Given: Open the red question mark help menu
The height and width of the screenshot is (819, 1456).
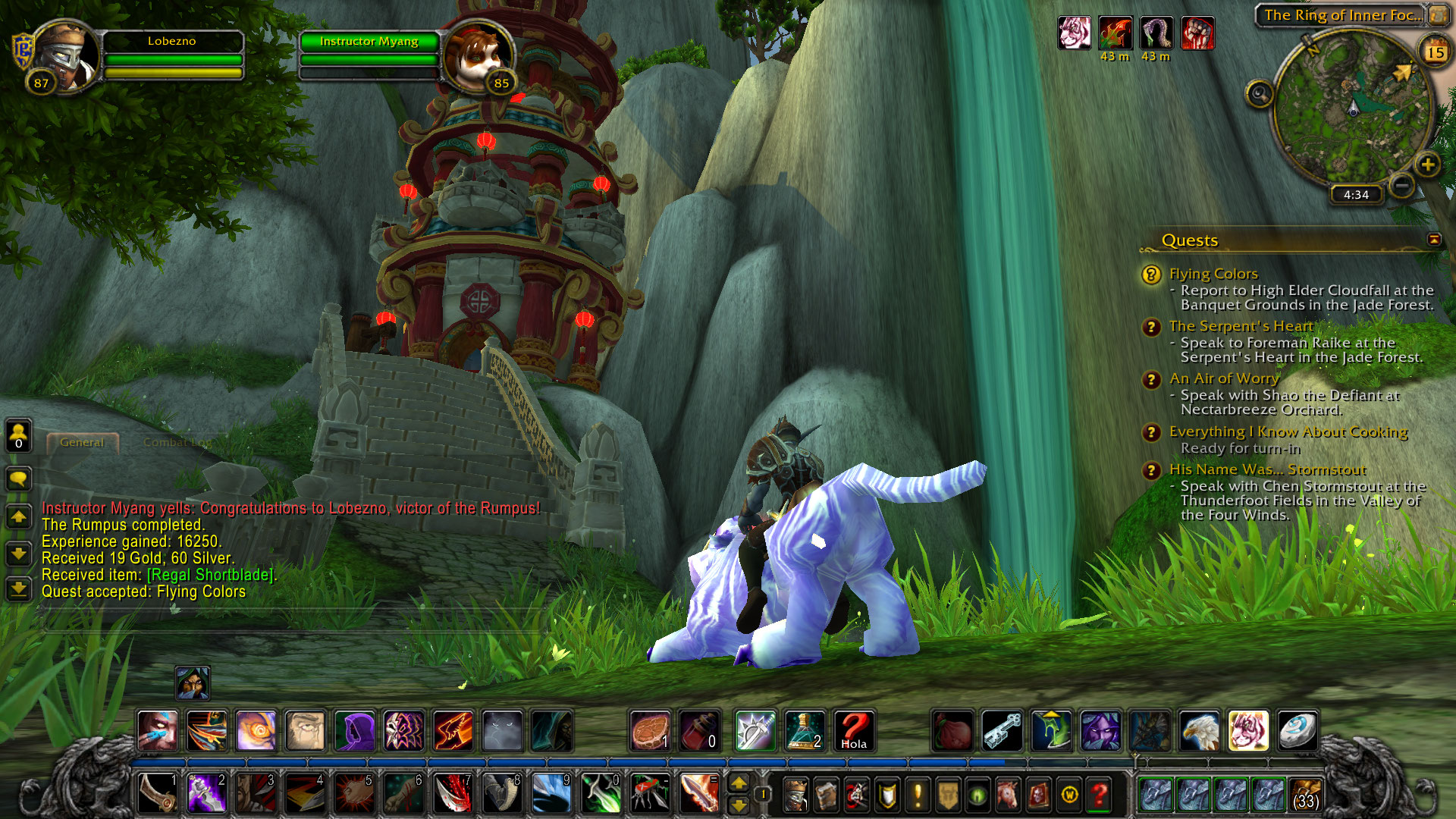Looking at the screenshot, I should pyautogui.click(x=1099, y=795).
